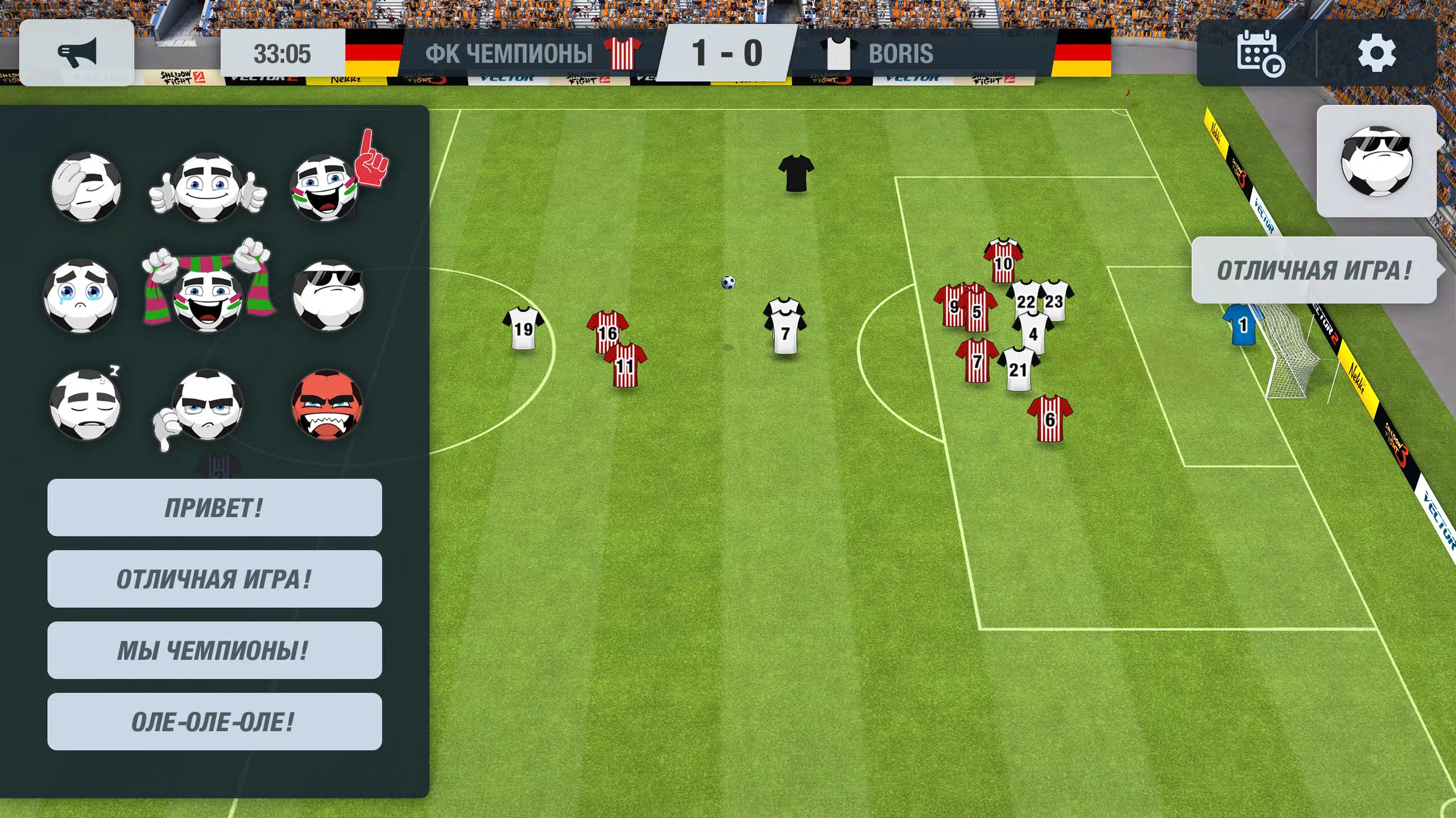1456x818 pixels.
Task: Send the ПРИВЕТ! chat phrase
Action: click(214, 508)
